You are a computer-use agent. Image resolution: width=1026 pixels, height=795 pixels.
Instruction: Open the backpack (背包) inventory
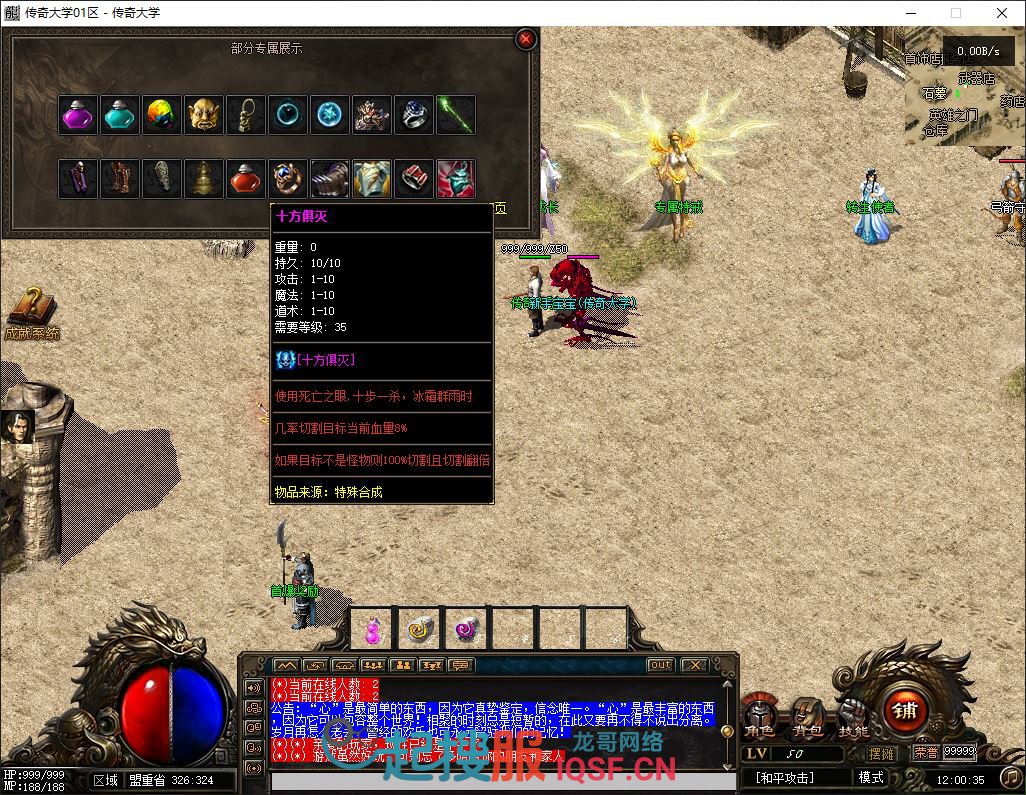coord(807,718)
